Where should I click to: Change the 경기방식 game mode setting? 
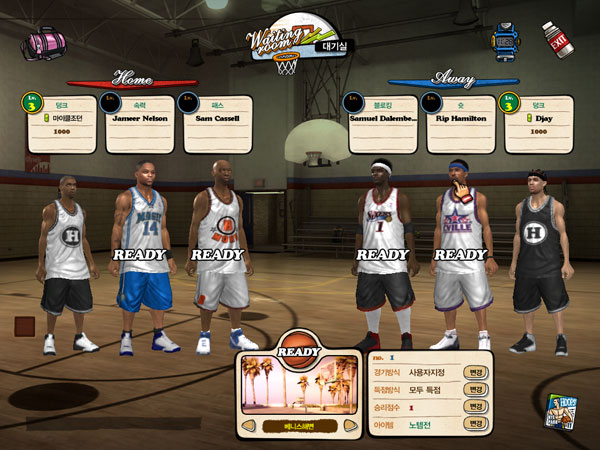pos(476,372)
